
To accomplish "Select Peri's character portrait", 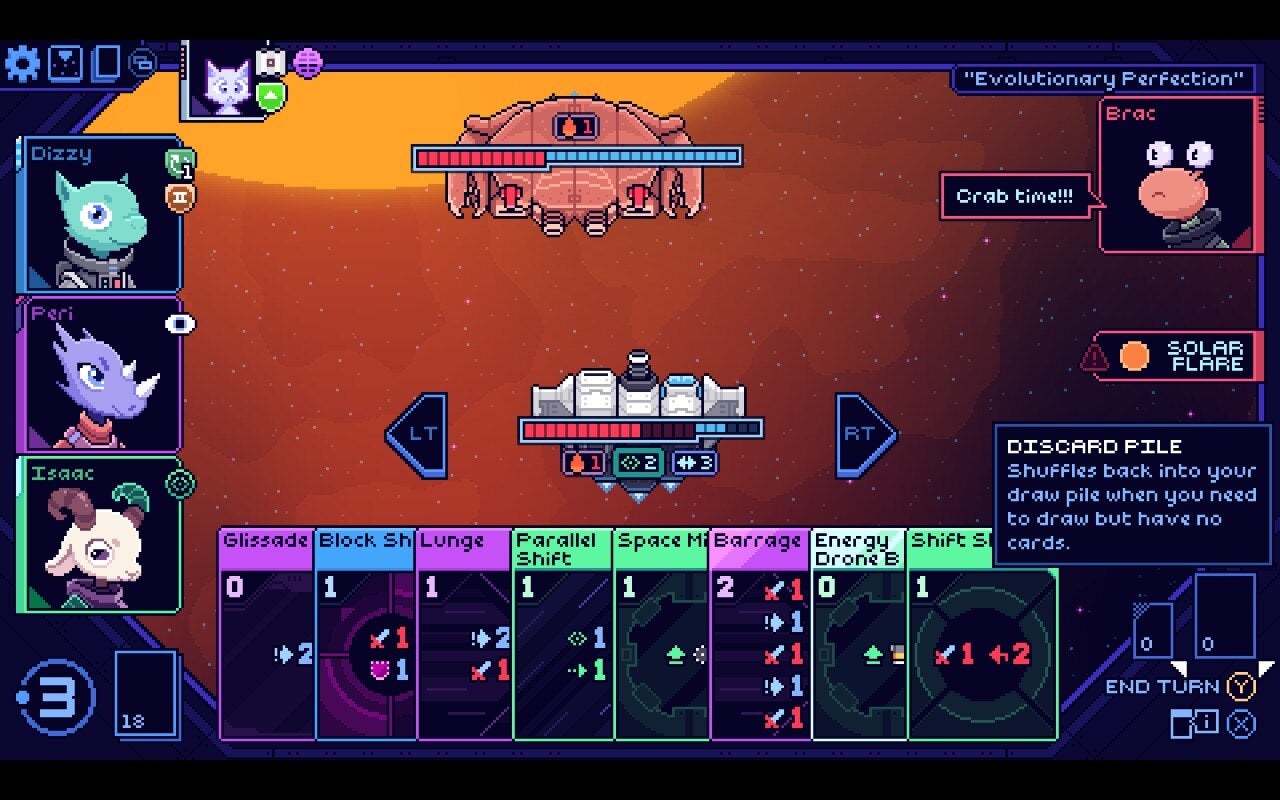I will coord(98,375).
